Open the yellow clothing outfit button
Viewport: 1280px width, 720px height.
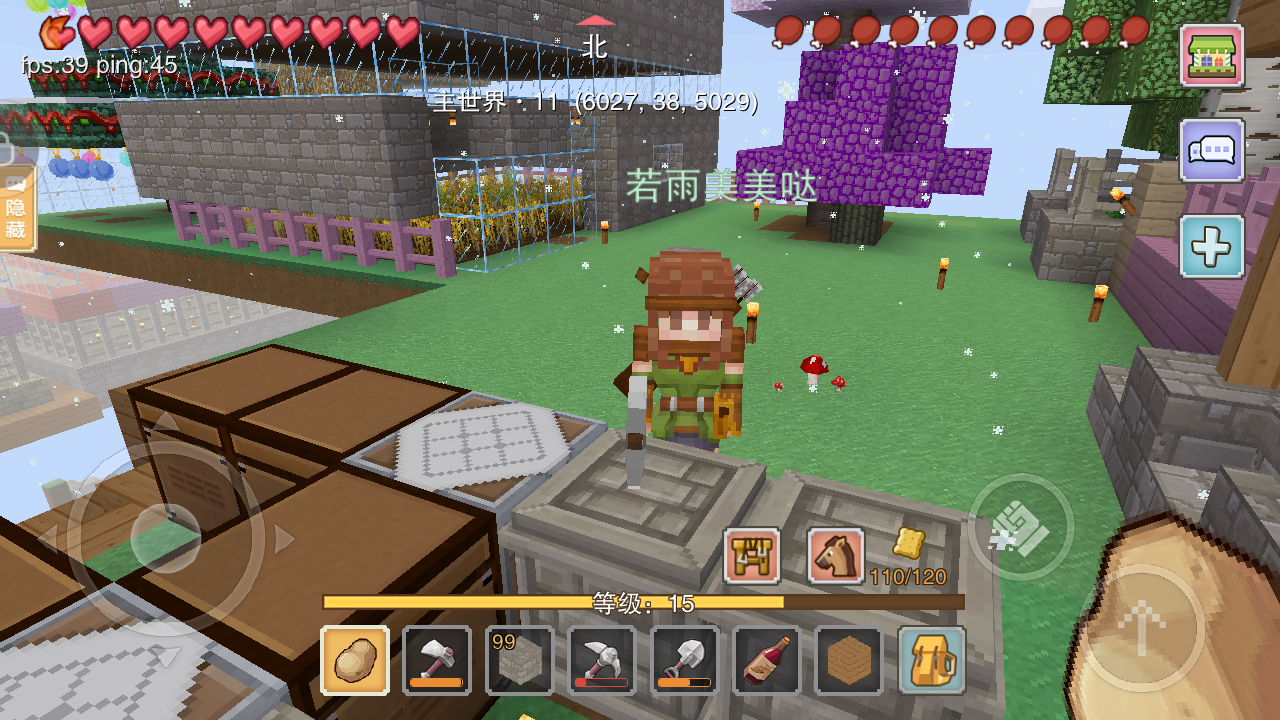coord(752,556)
